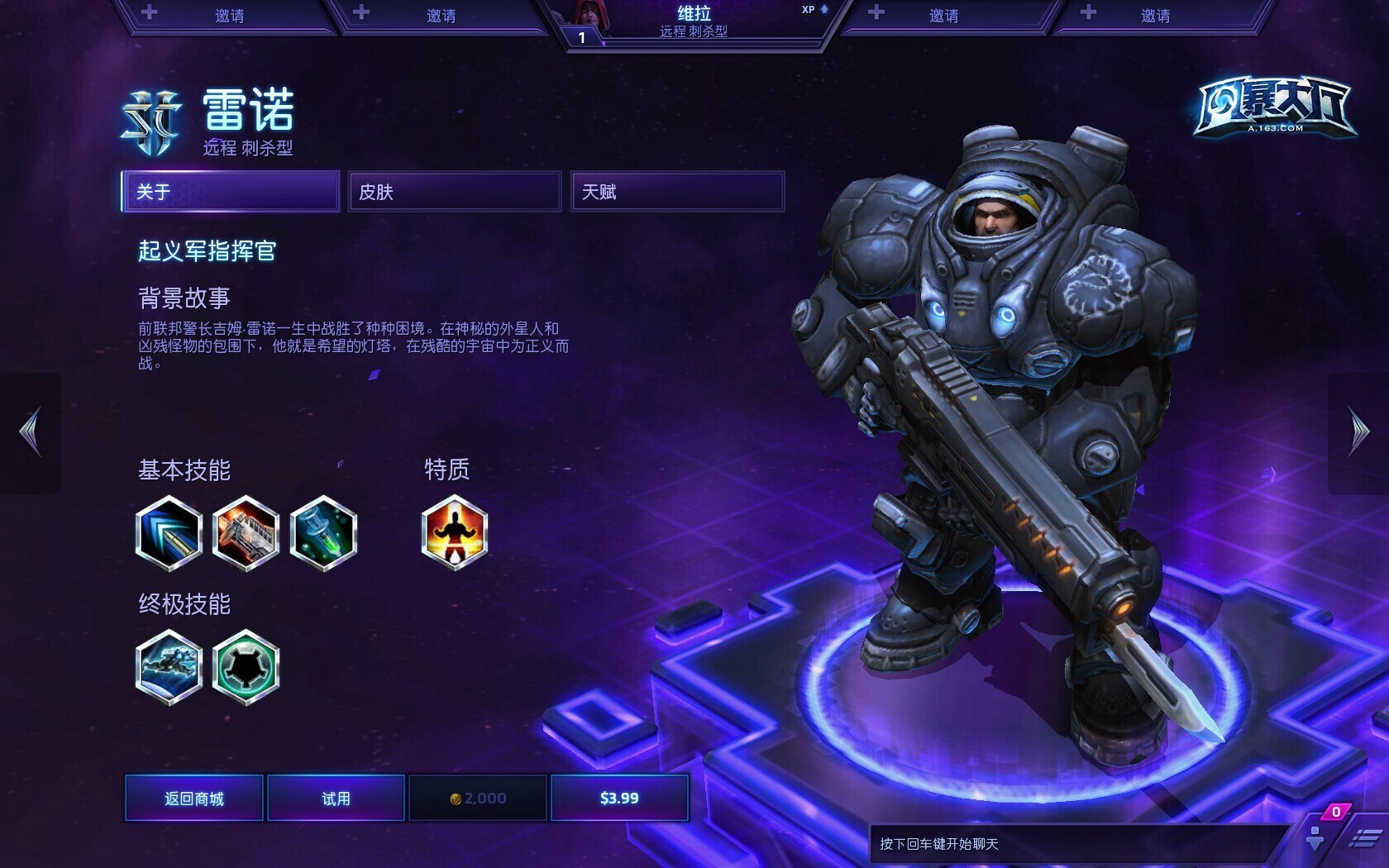Choose the green-ringed heroic ability icon
The width and height of the screenshot is (1389, 868).
pyautogui.click(x=246, y=667)
